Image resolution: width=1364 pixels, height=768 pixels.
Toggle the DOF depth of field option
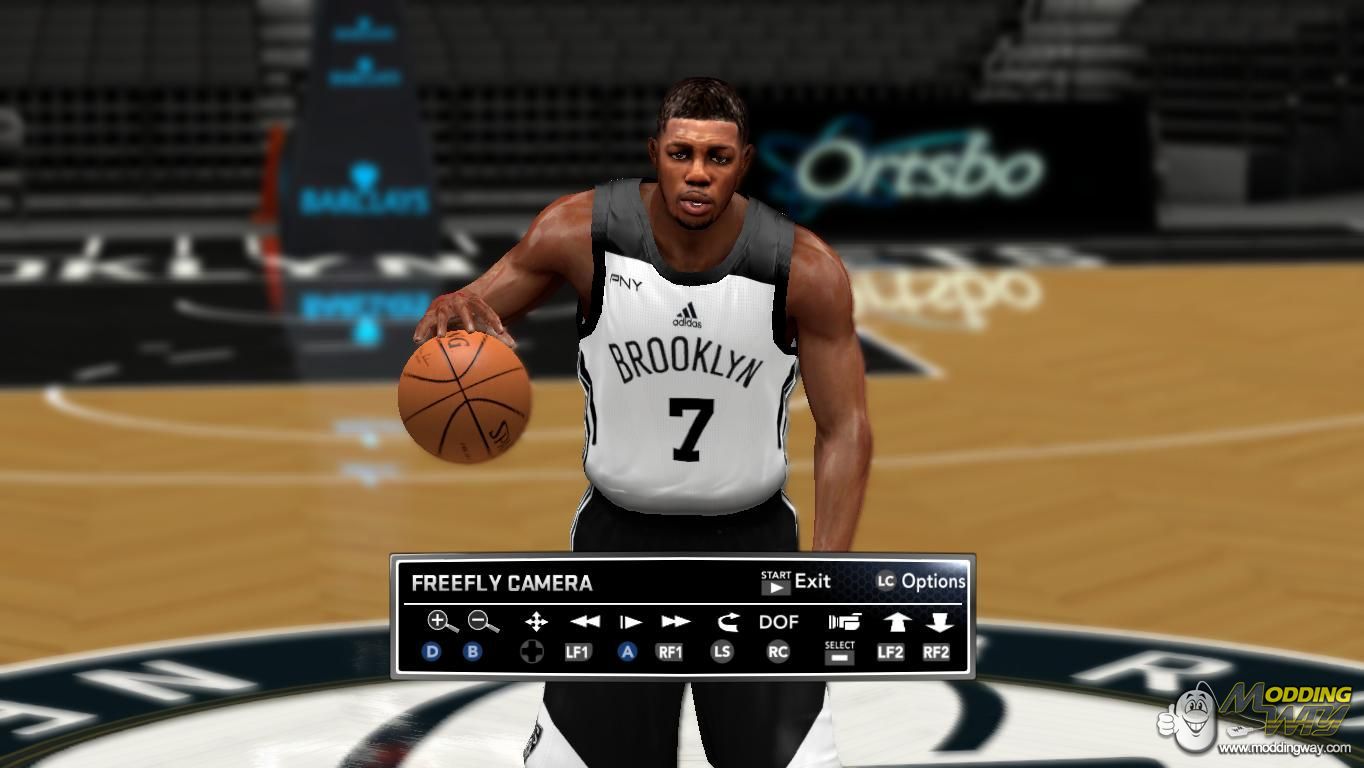778,622
